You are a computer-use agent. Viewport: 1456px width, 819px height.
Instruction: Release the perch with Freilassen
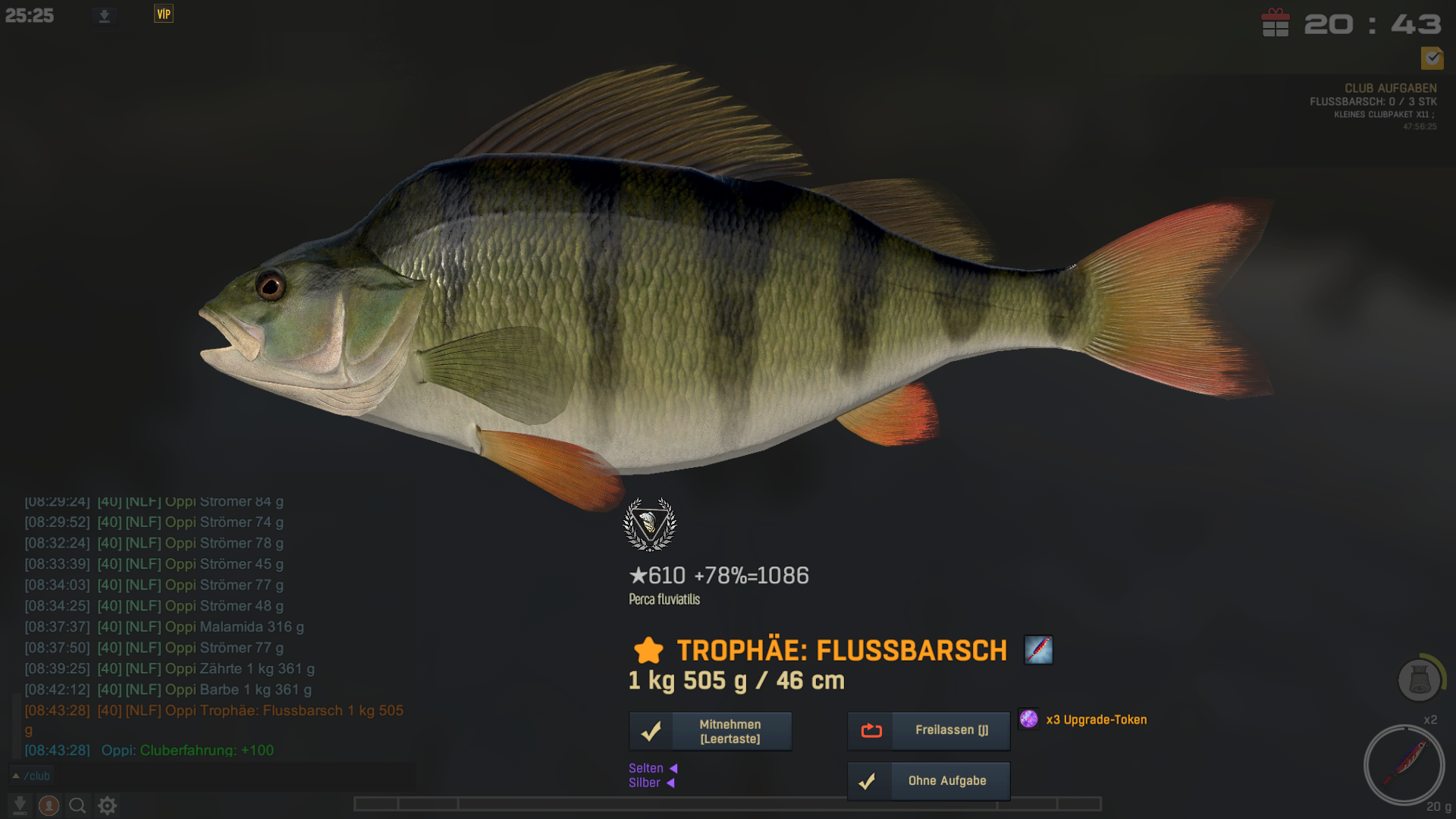pos(928,730)
